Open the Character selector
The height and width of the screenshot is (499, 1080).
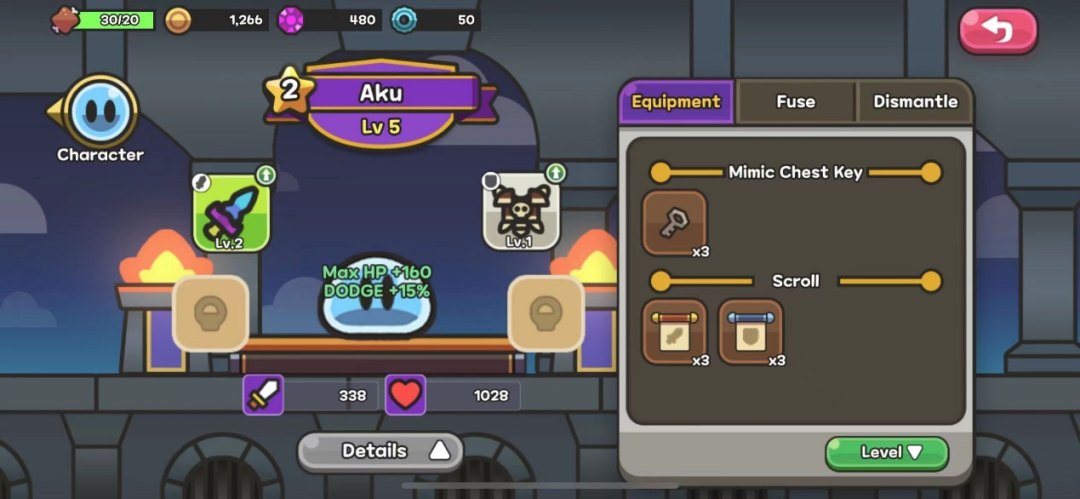pos(100,112)
